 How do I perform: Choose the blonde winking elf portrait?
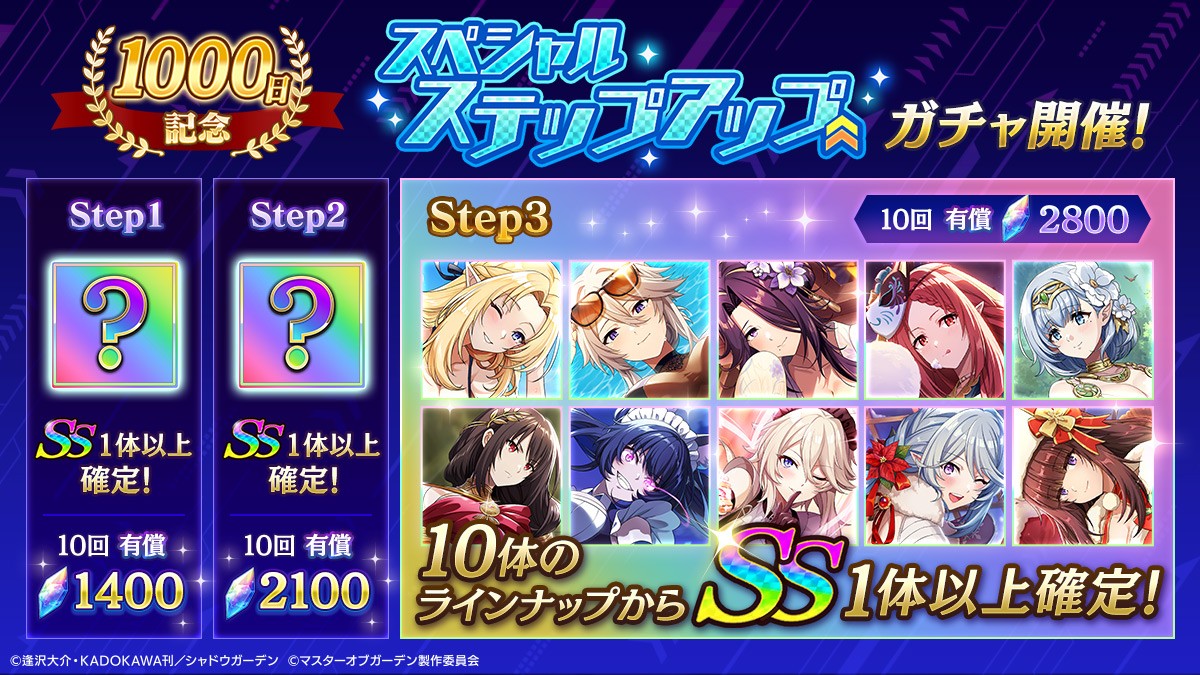click(x=491, y=328)
